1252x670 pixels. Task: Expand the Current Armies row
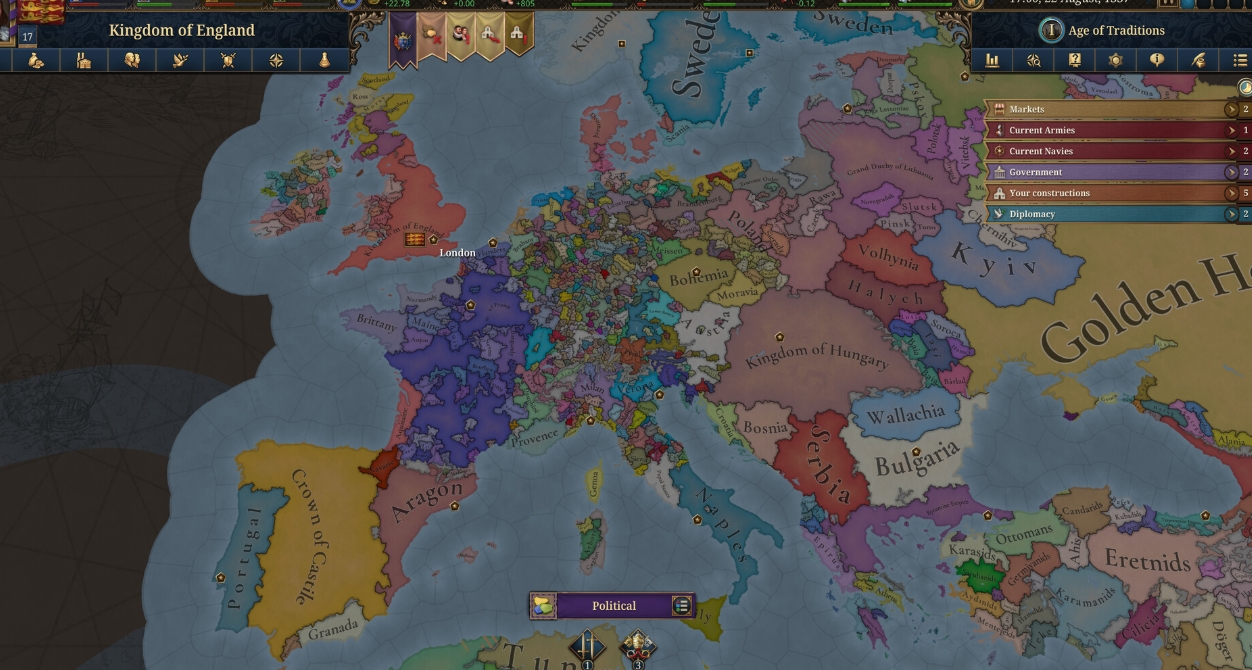click(x=1232, y=130)
